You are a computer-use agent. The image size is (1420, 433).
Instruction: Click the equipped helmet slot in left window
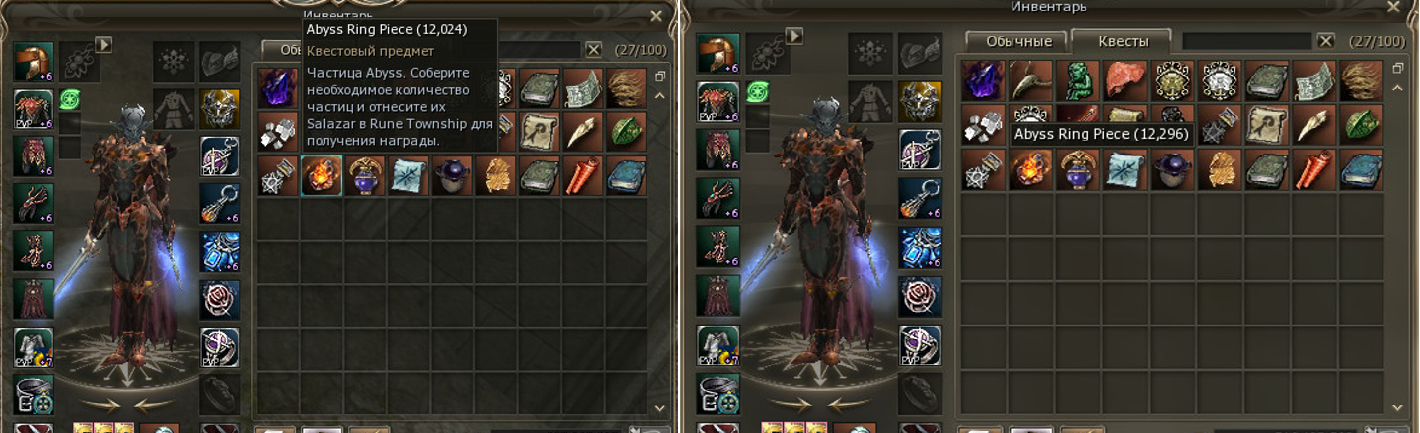pyautogui.click(x=33, y=62)
